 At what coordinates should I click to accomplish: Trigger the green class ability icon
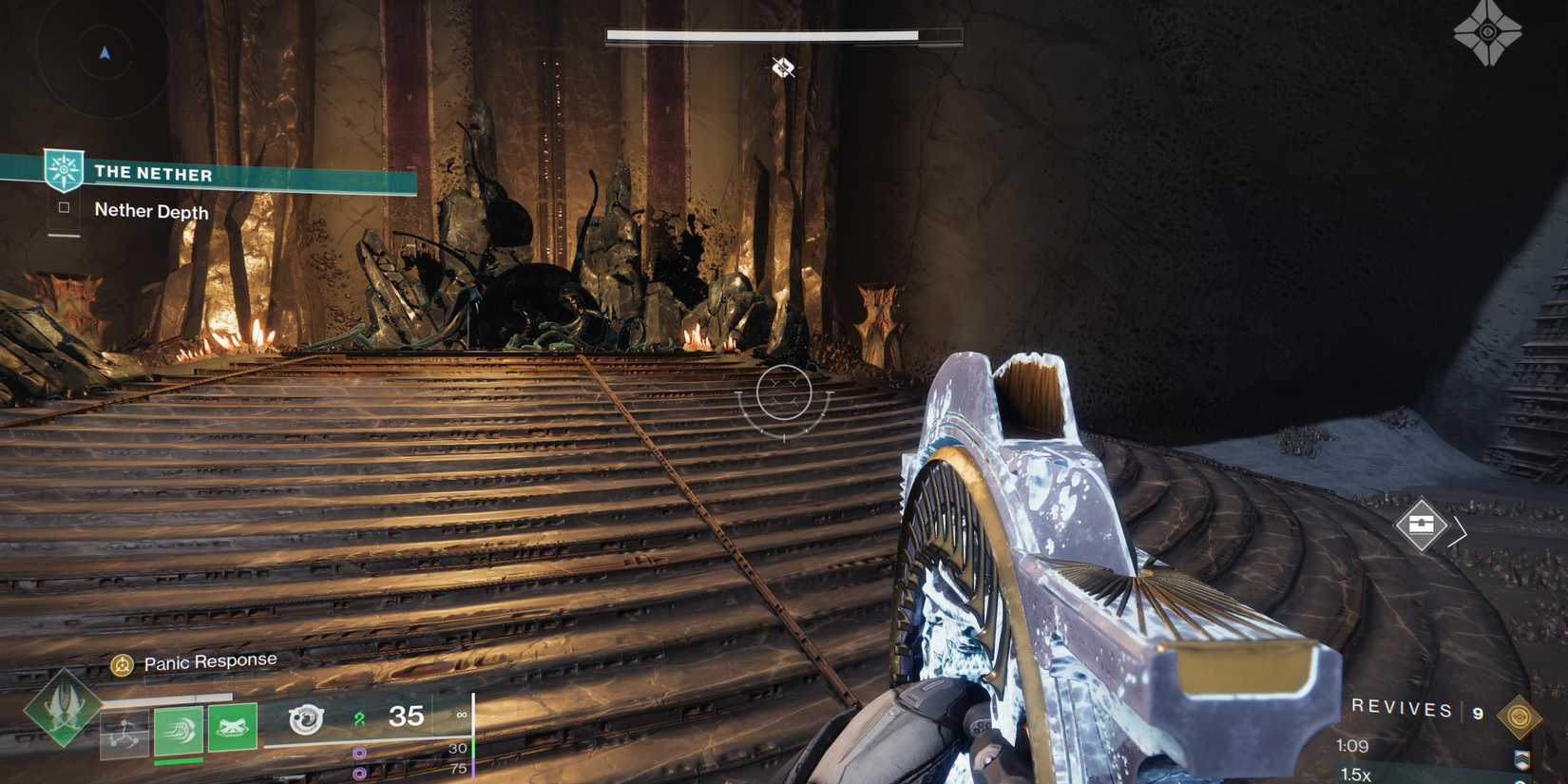[233, 727]
